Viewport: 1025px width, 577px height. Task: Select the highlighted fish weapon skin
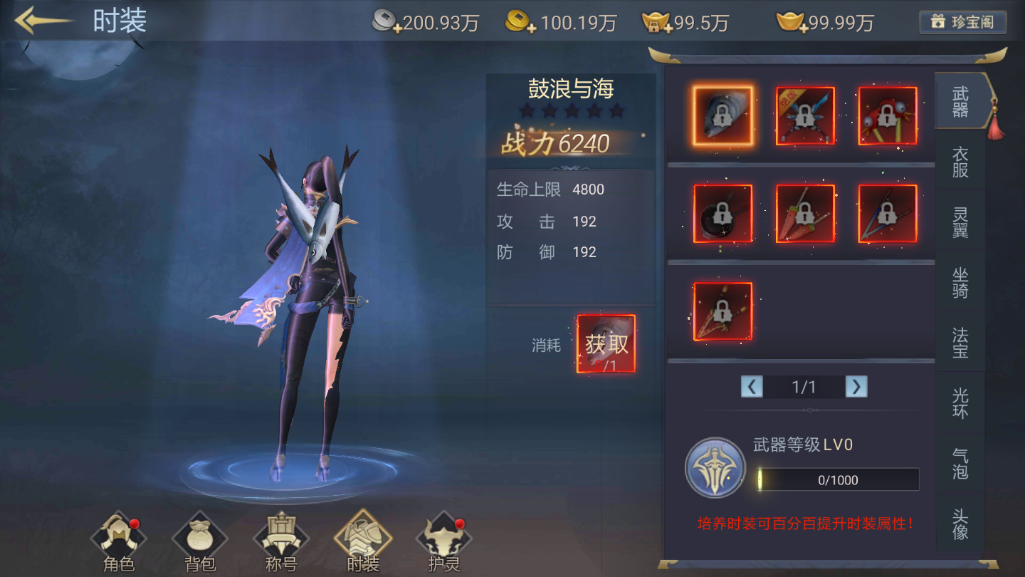pyautogui.click(x=723, y=116)
